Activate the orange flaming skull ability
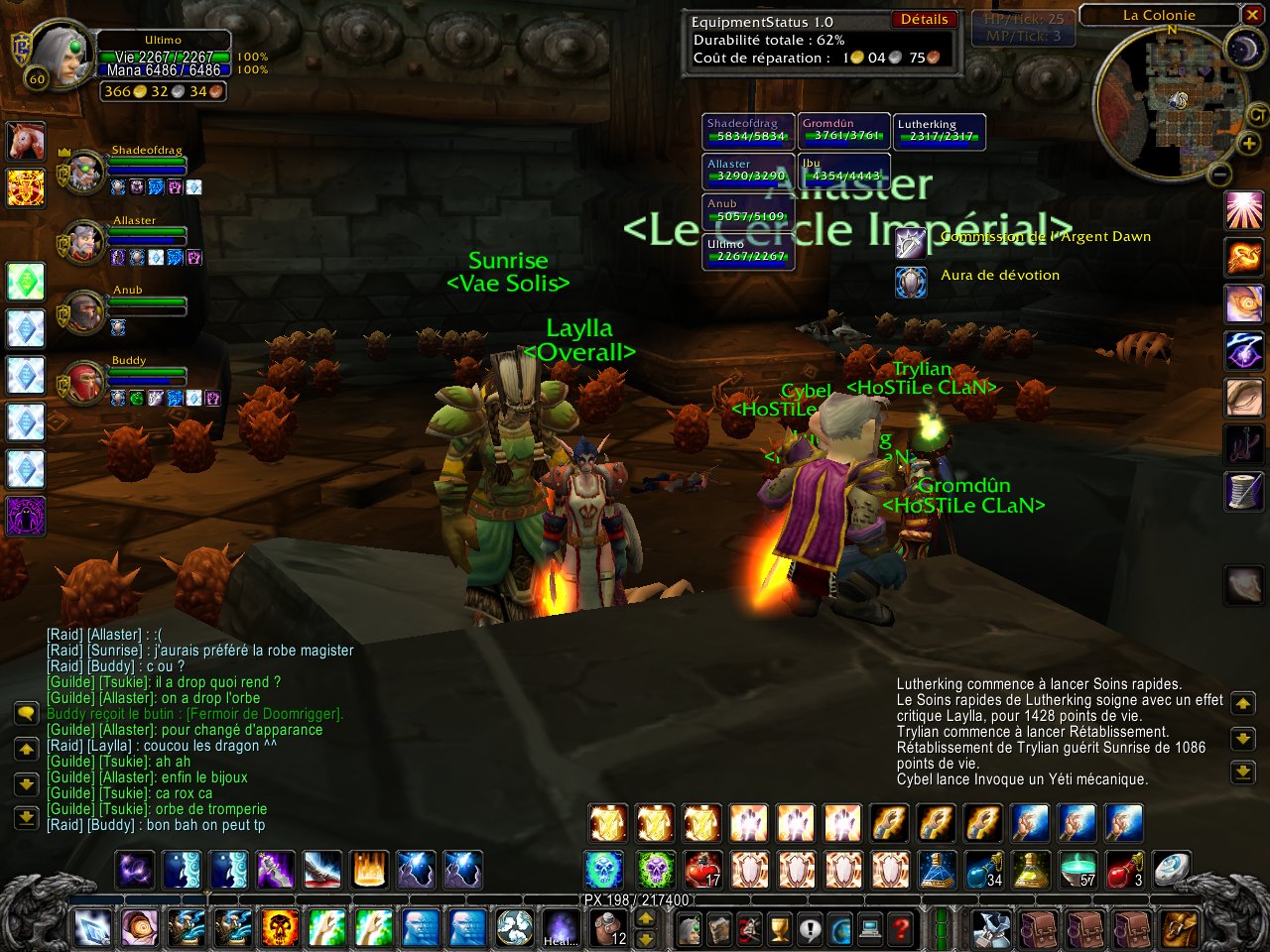Screen dimensions: 1270x952 (x=280, y=929)
